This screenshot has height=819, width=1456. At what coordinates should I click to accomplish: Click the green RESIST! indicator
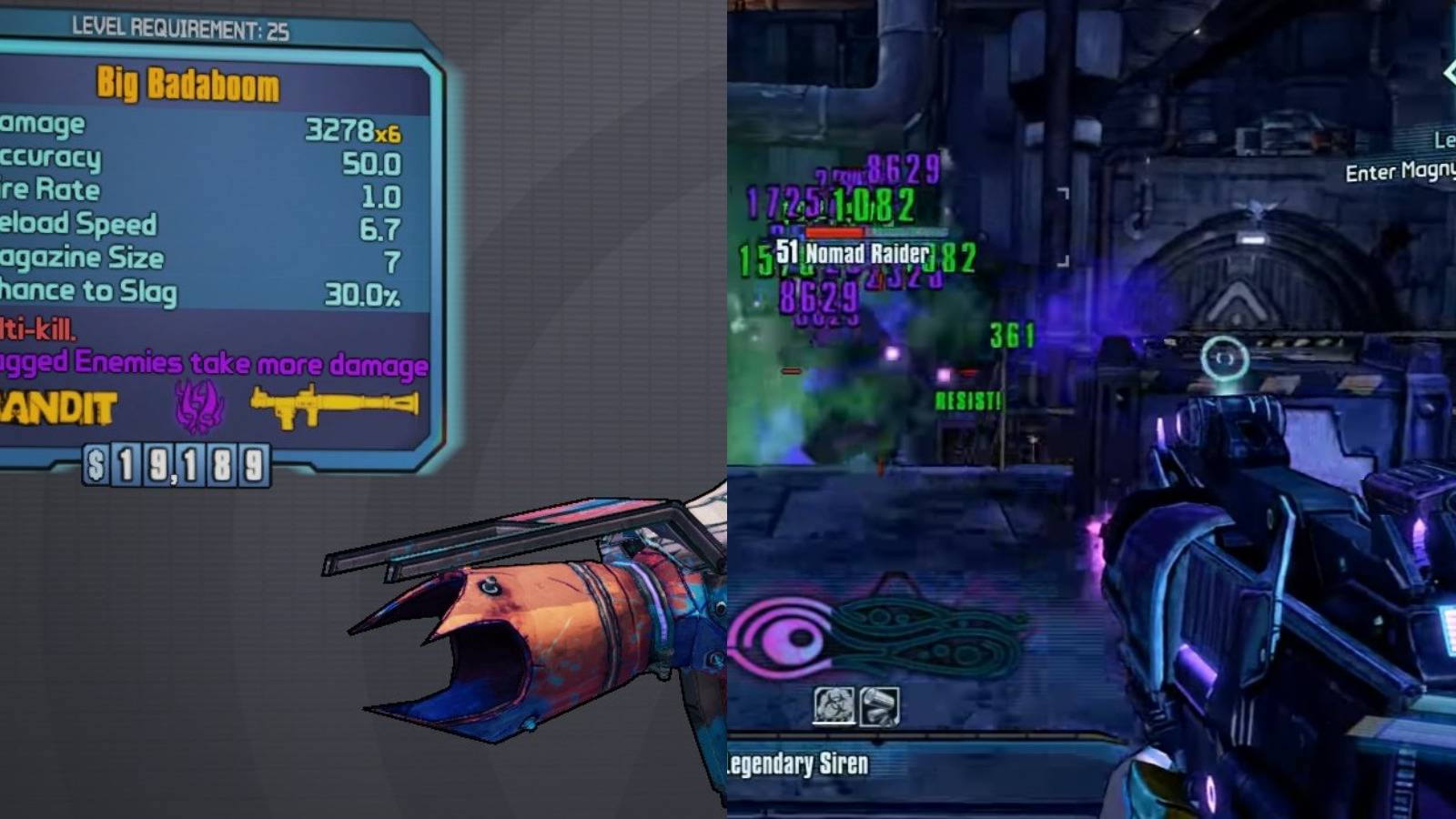pos(967,398)
